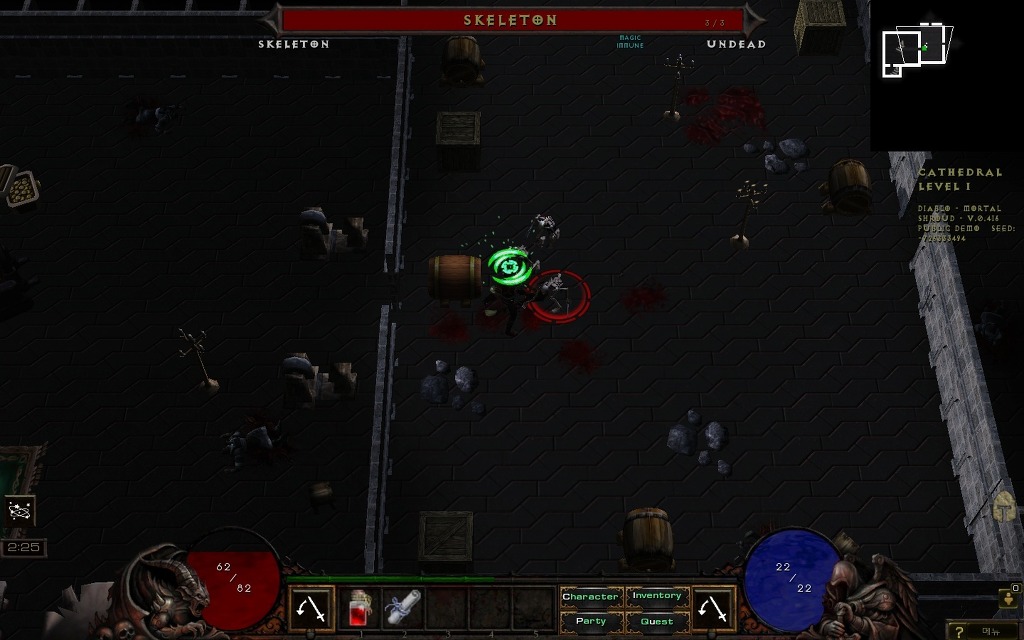Click the question mark help button
Screen dimensions: 1024x640
(961, 631)
